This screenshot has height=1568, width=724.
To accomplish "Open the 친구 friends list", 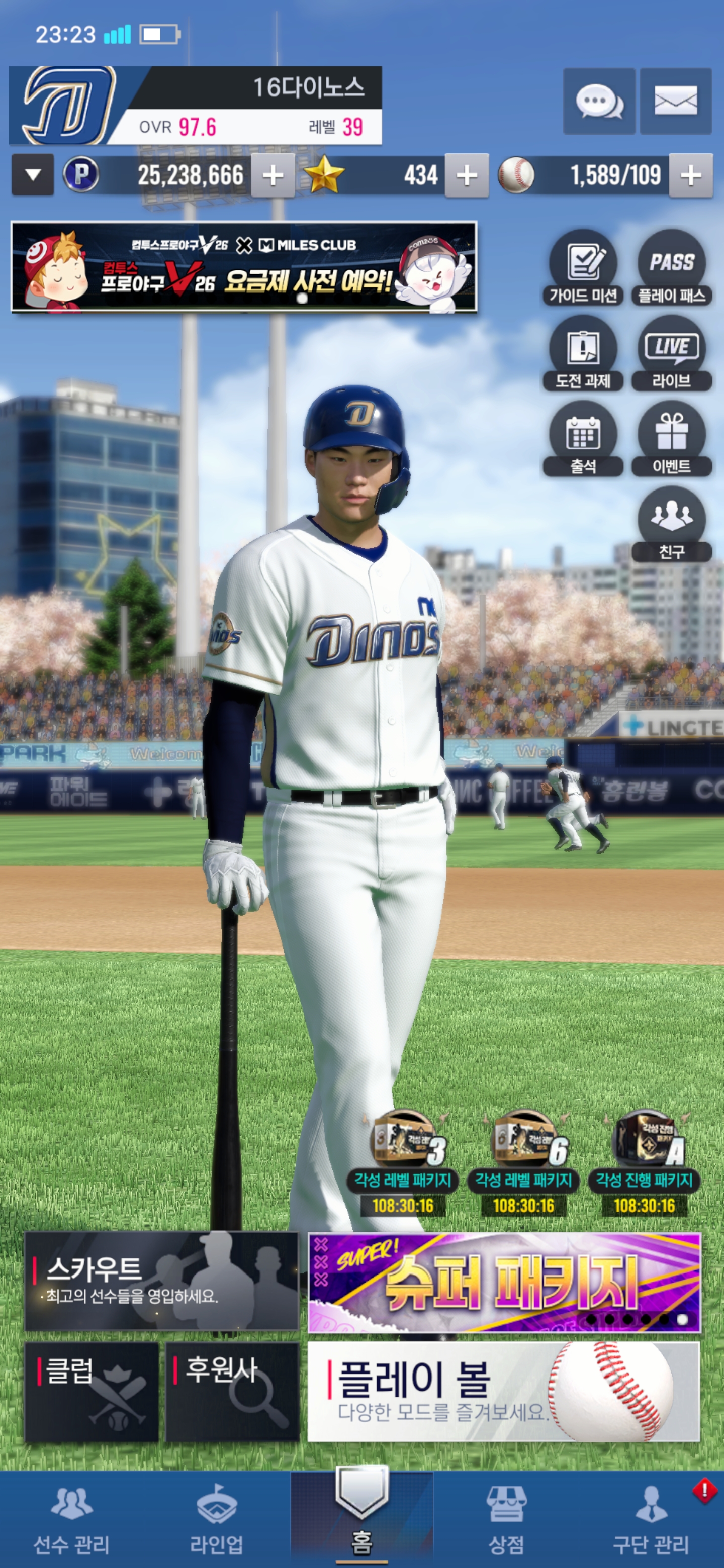I will (x=672, y=524).
